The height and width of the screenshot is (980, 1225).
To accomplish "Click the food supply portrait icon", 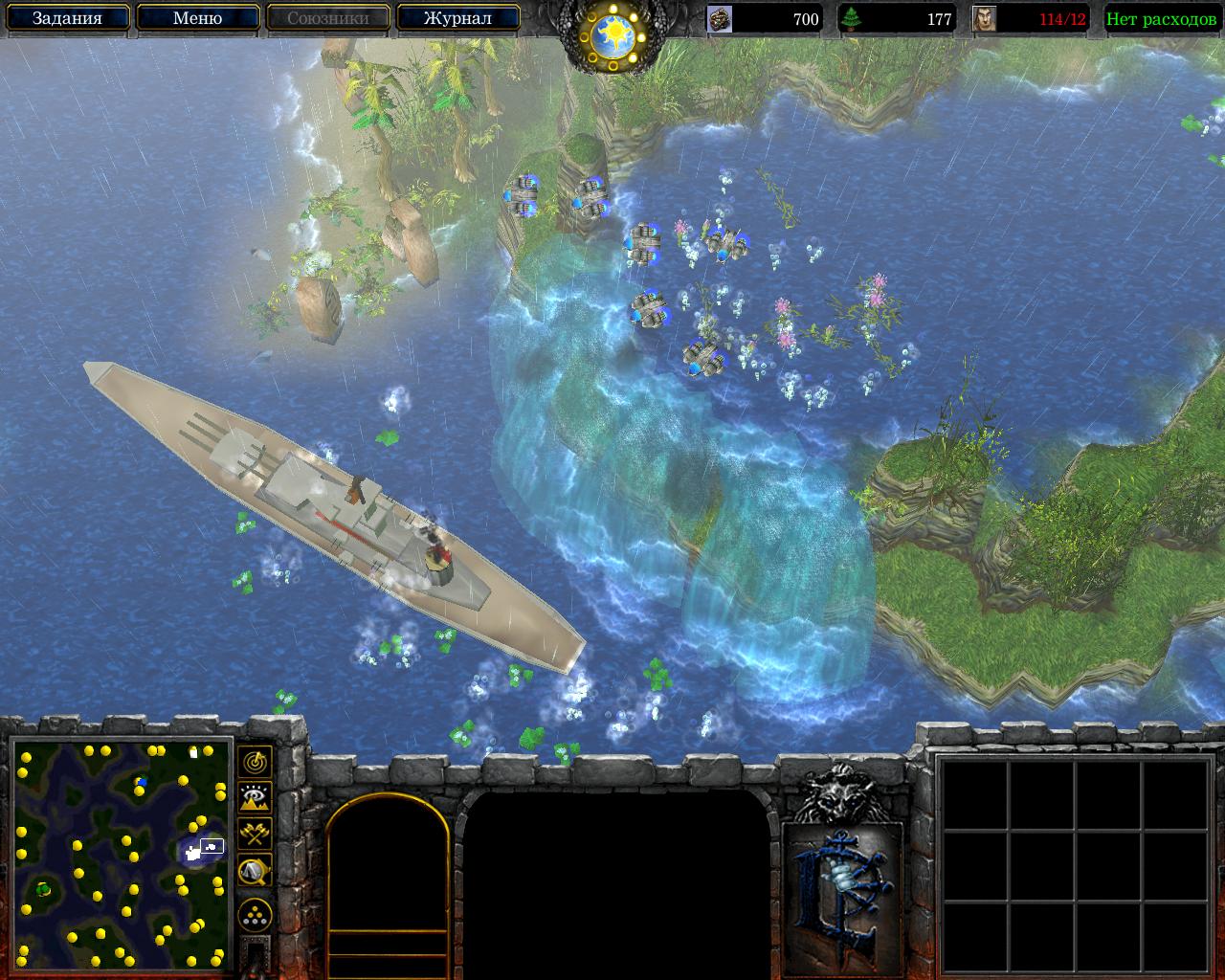I will click(x=984, y=19).
